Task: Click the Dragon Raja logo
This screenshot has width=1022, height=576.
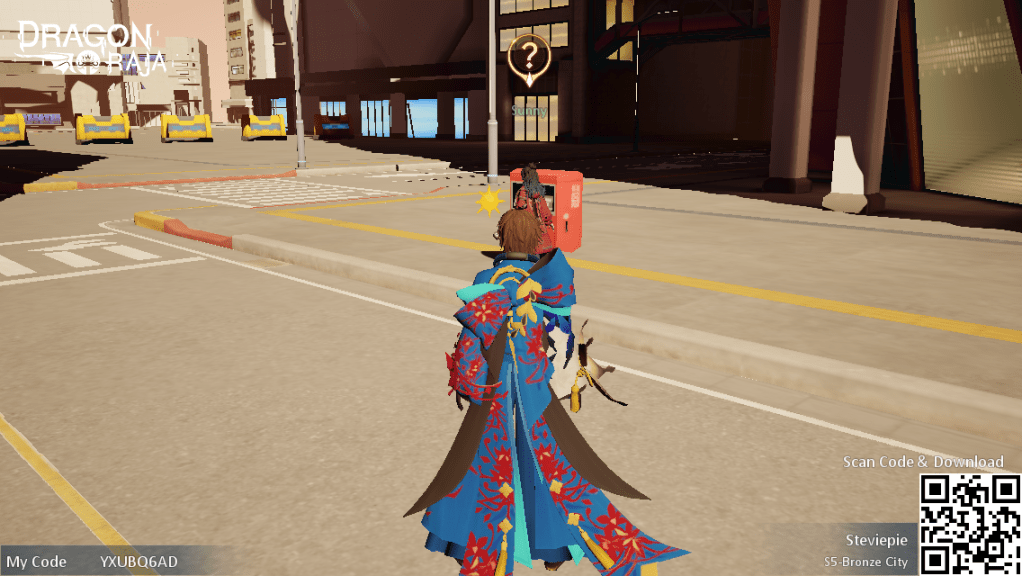Action: point(91,47)
